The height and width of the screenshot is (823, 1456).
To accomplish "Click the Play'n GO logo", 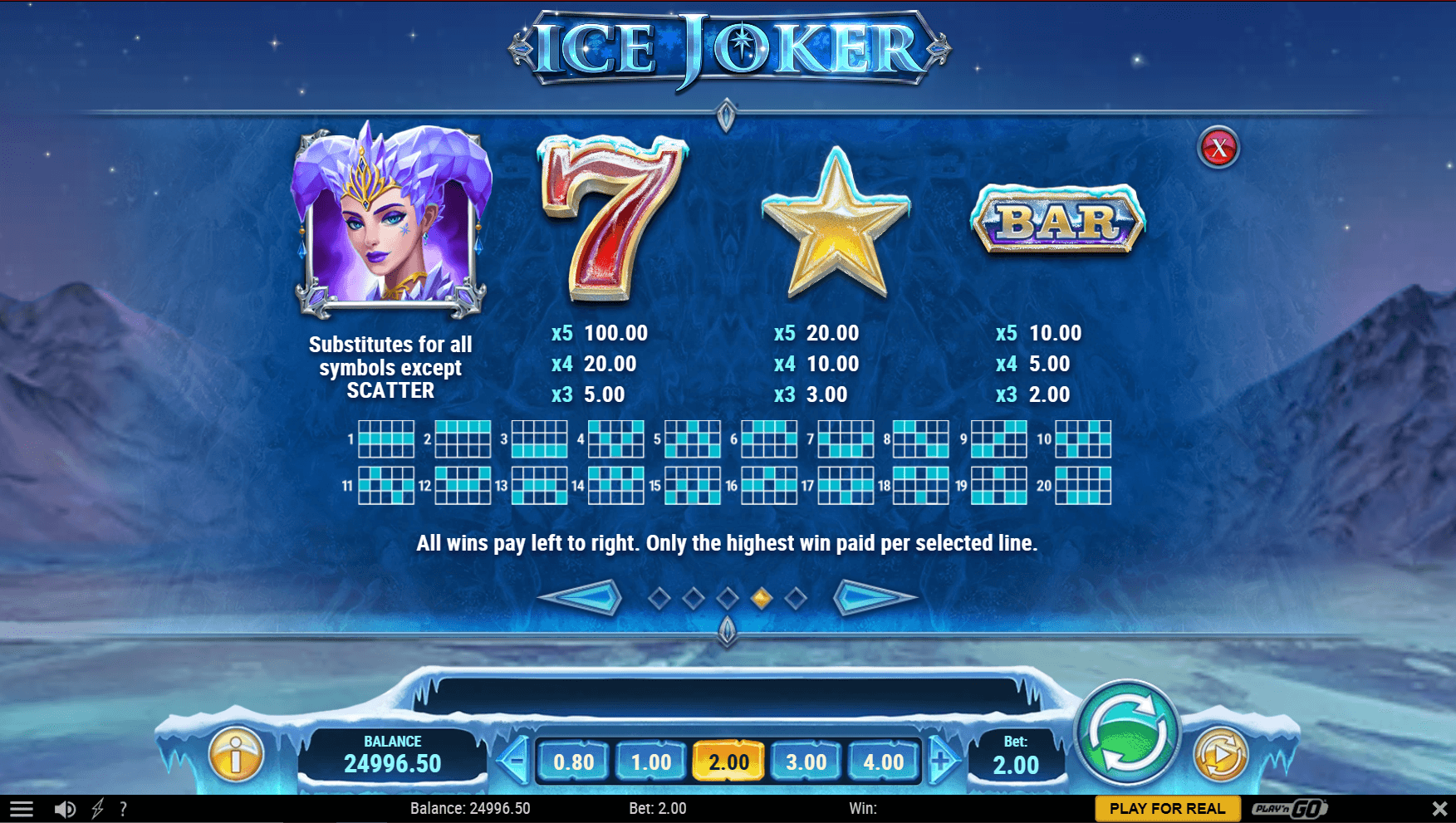I will (x=1289, y=807).
